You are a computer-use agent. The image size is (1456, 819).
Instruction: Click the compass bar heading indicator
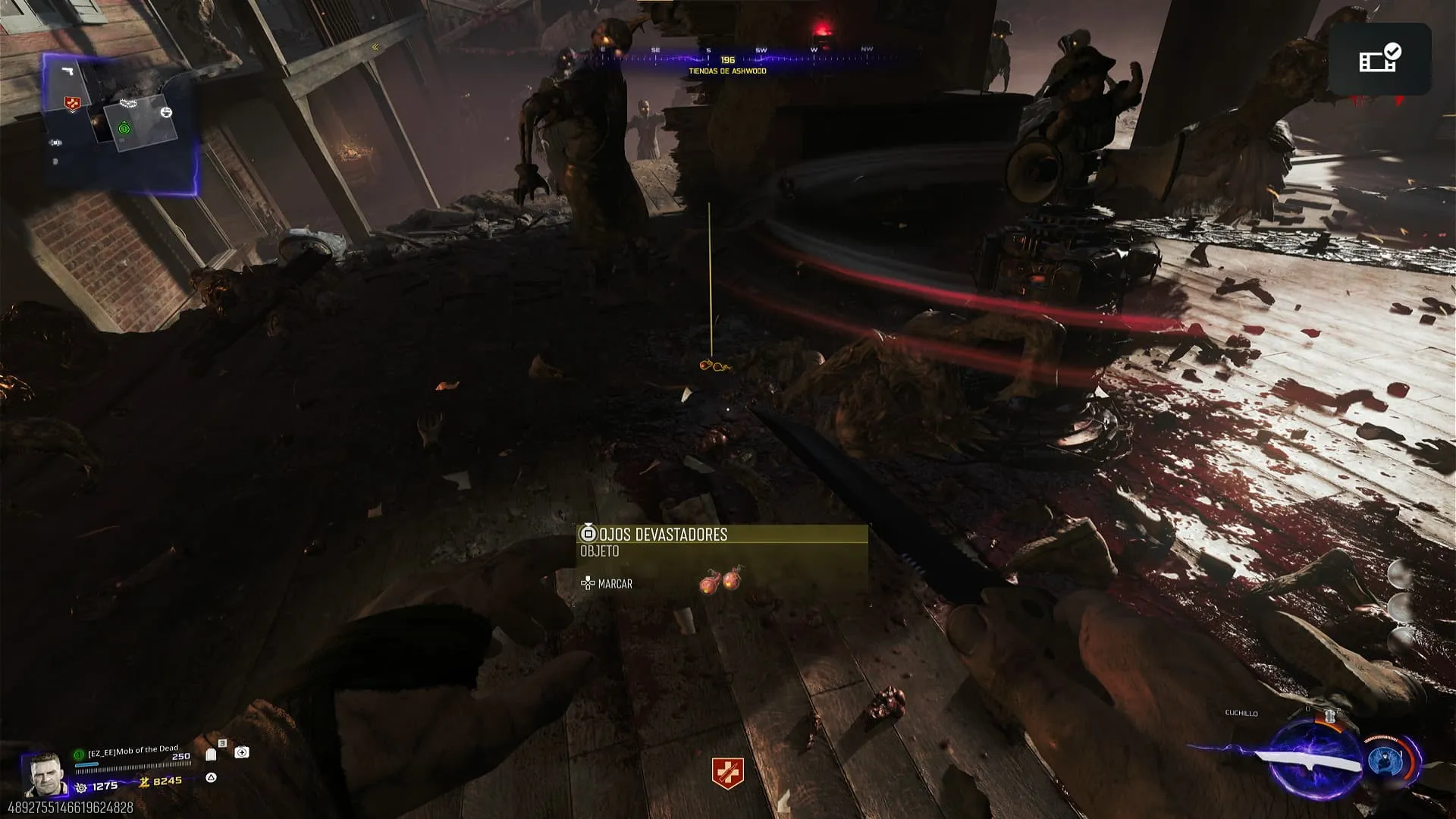click(x=727, y=59)
